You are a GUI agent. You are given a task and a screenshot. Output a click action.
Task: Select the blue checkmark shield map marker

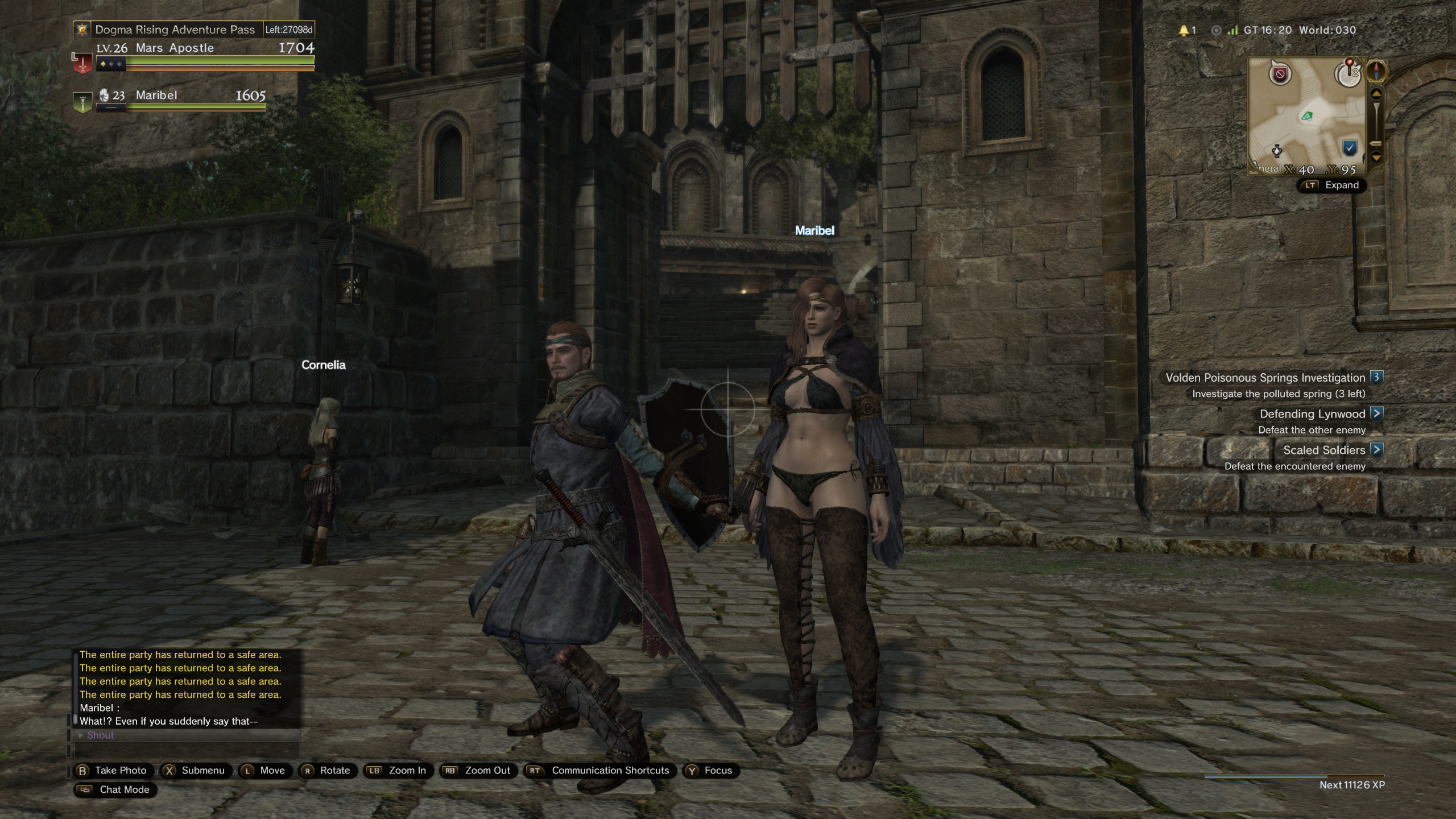tap(1350, 148)
